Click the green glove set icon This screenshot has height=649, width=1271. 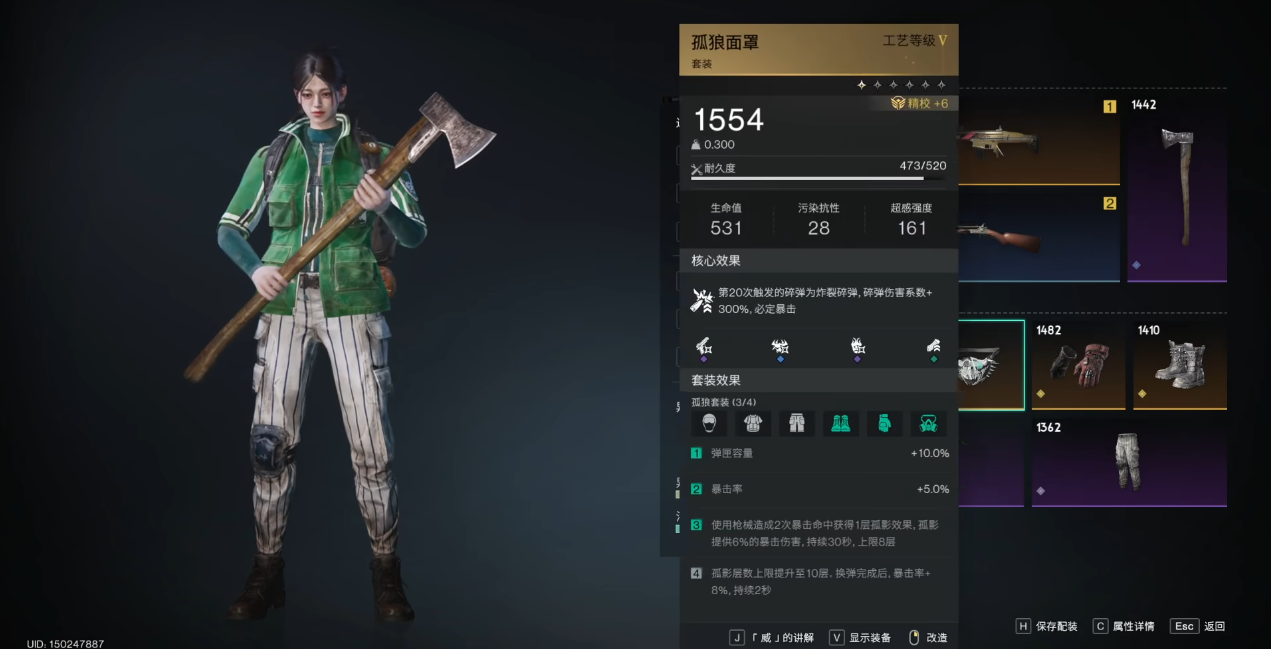point(884,423)
